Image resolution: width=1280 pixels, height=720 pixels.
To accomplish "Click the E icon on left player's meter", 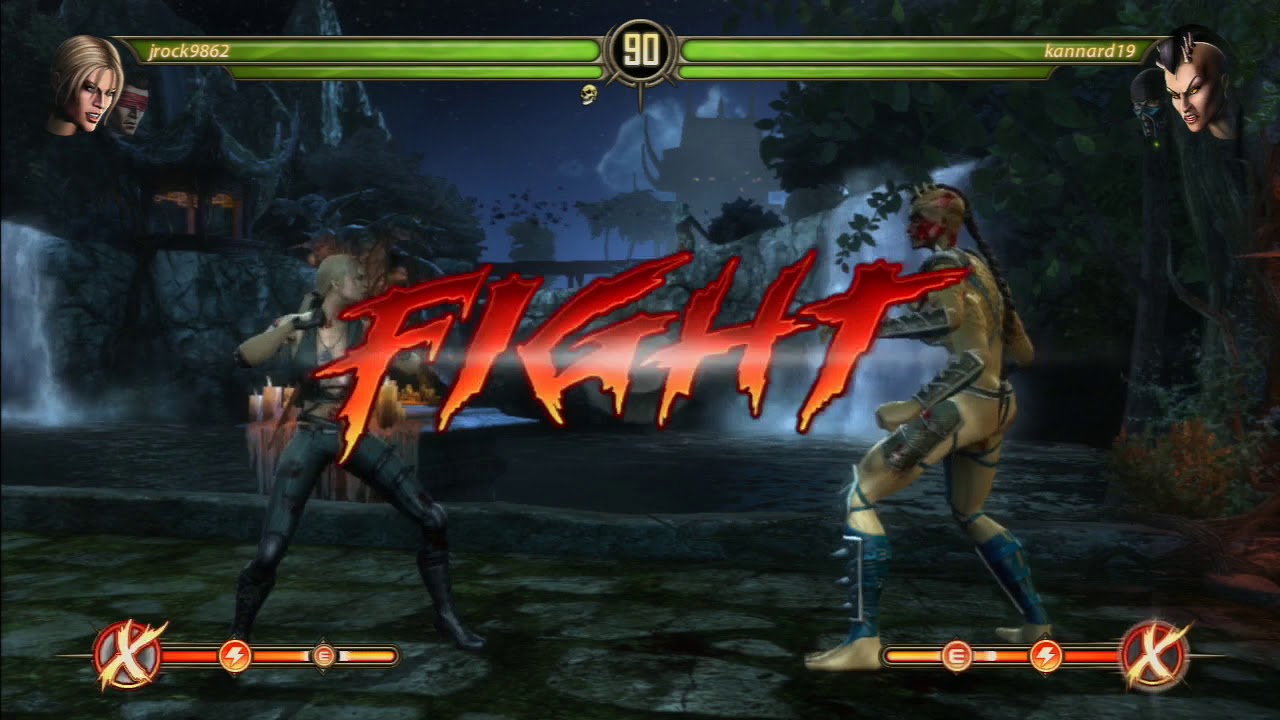I will 322,655.
